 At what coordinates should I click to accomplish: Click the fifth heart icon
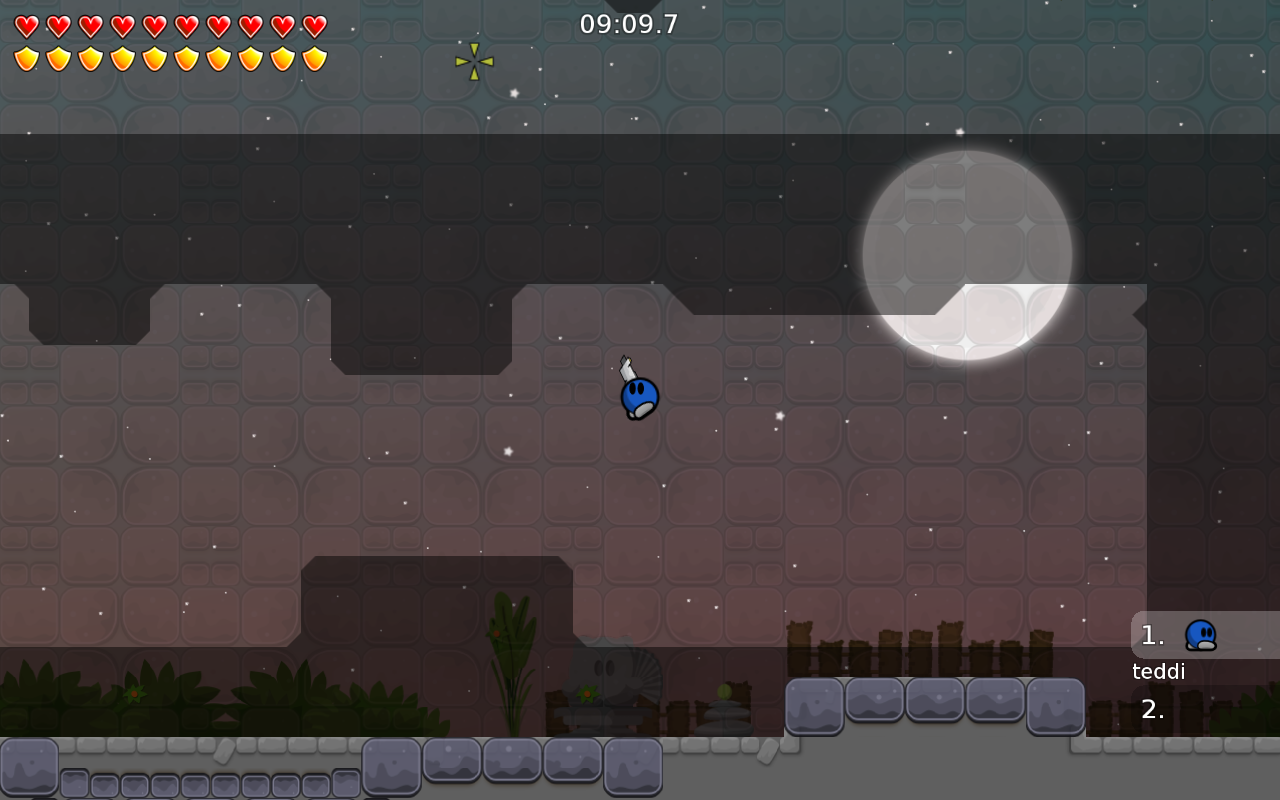coord(153,24)
